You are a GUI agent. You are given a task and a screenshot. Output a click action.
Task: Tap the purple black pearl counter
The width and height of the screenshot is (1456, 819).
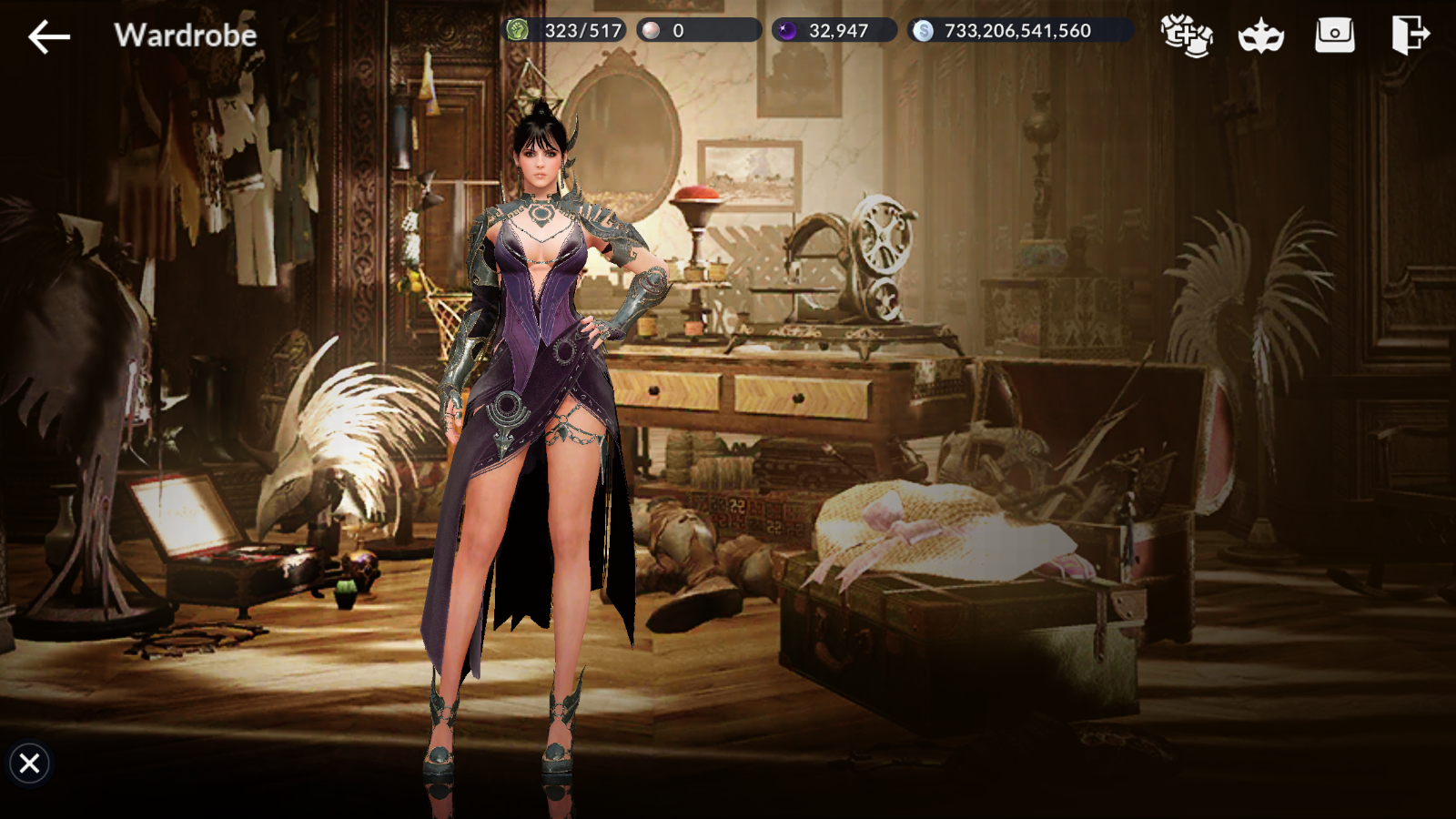coord(834,31)
